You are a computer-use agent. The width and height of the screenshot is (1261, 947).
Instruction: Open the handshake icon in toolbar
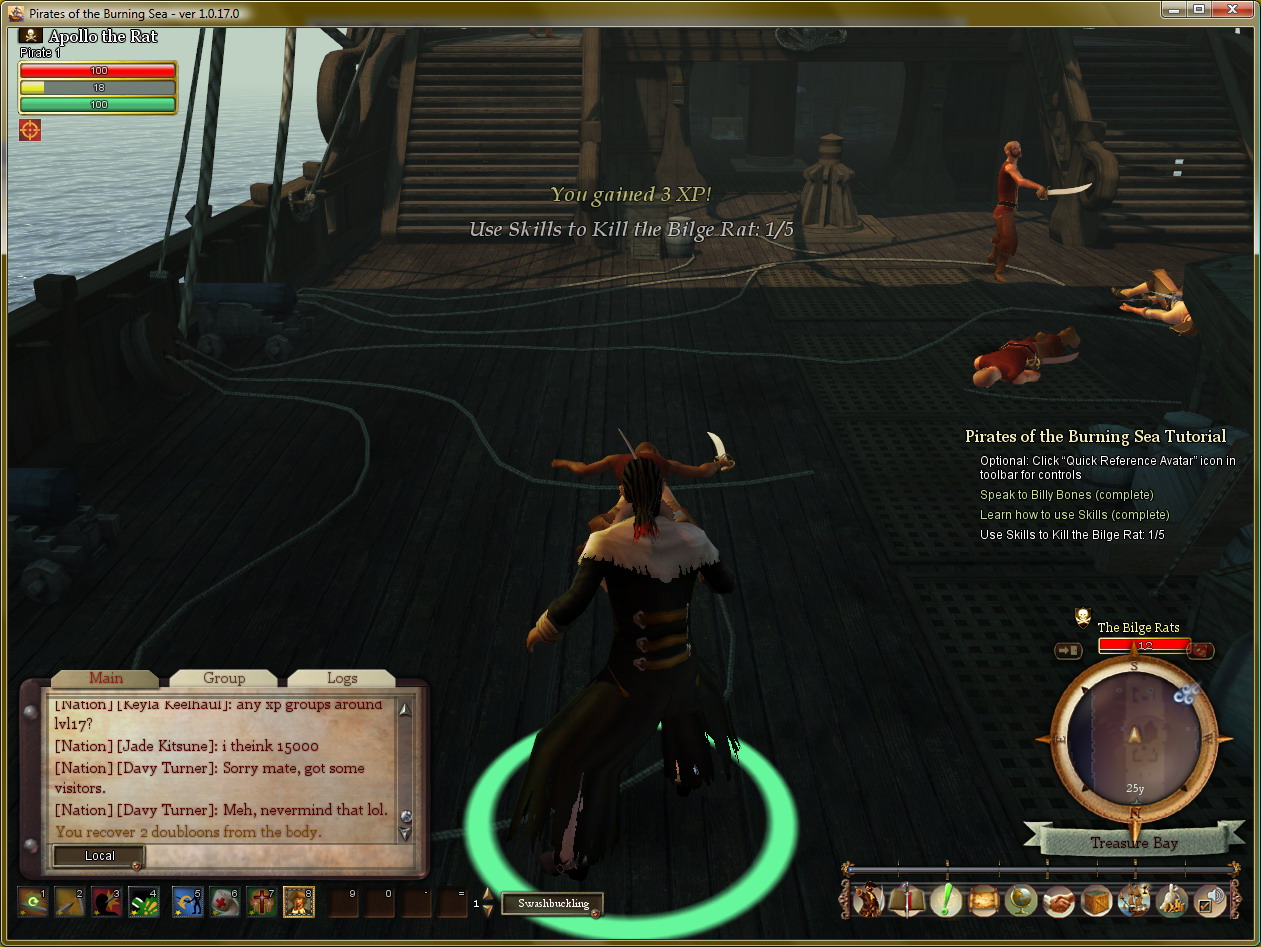tap(1059, 900)
